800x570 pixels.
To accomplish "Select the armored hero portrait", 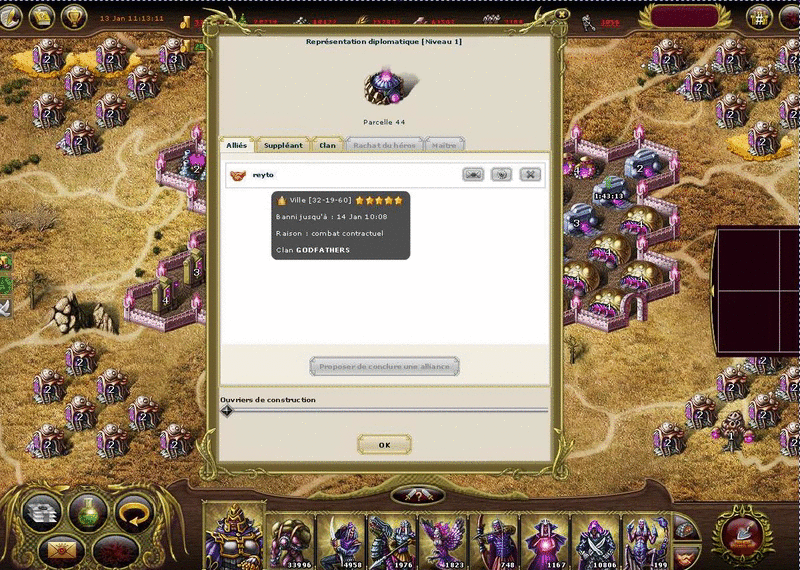I will click(235, 535).
